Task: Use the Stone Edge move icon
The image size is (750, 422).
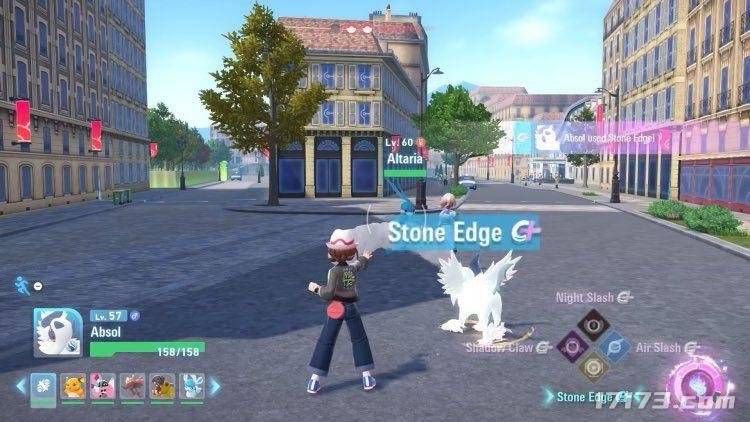Action: 594,368
